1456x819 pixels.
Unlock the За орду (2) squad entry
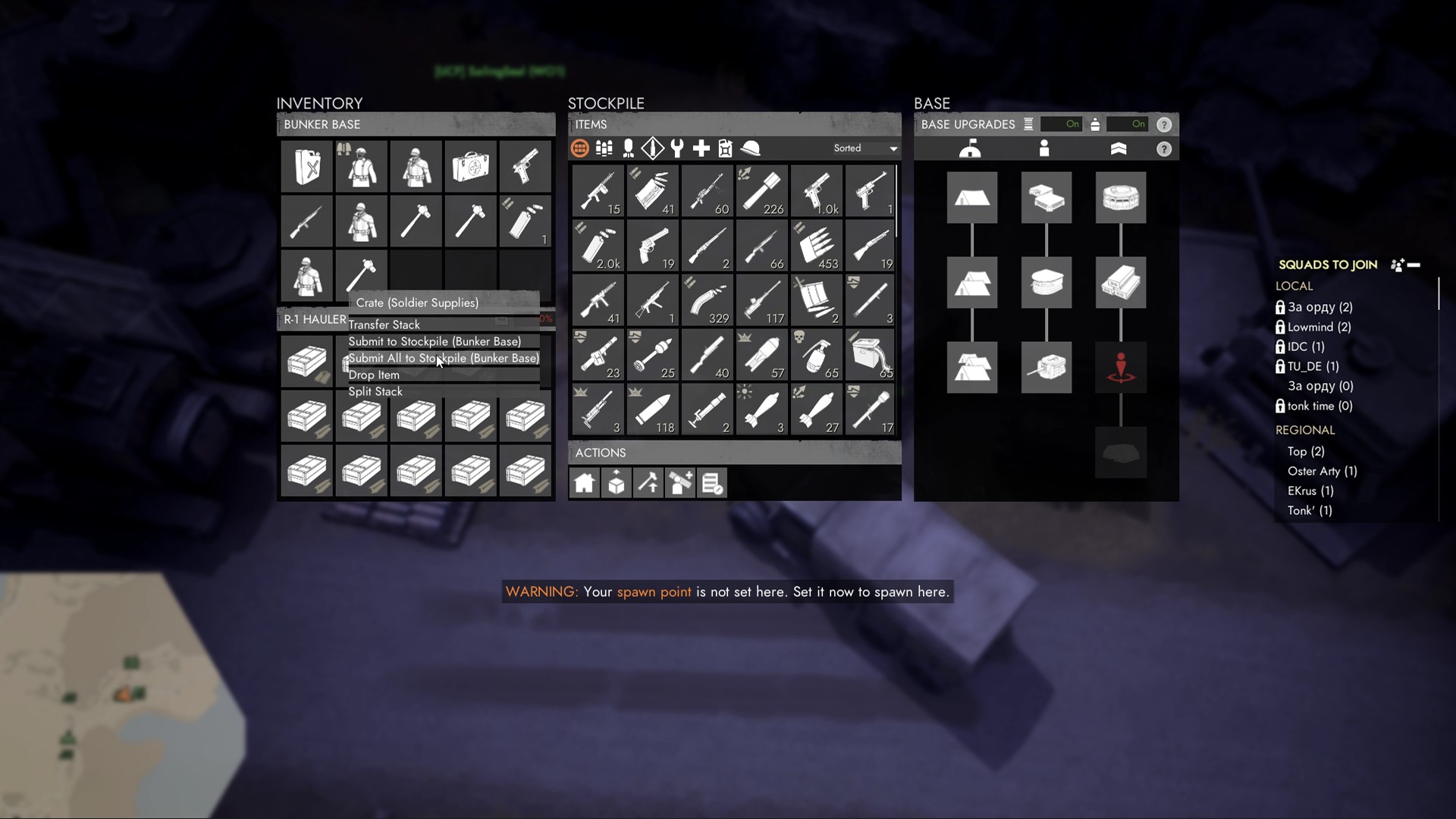[1282, 307]
